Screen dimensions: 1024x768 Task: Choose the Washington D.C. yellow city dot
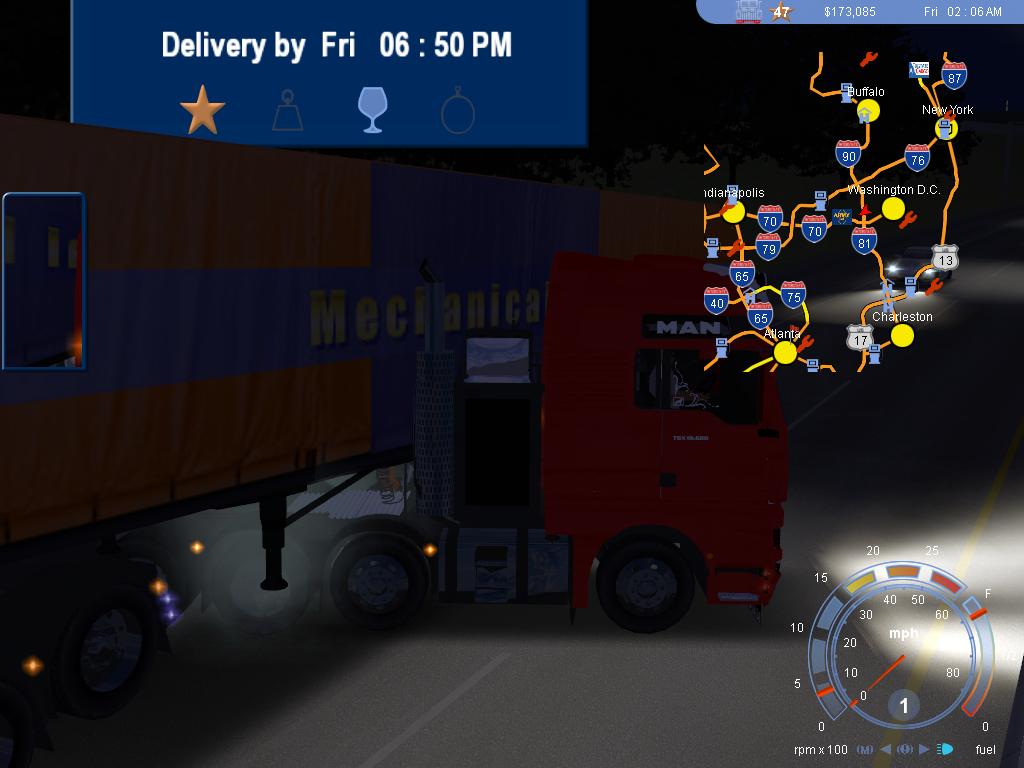(893, 208)
